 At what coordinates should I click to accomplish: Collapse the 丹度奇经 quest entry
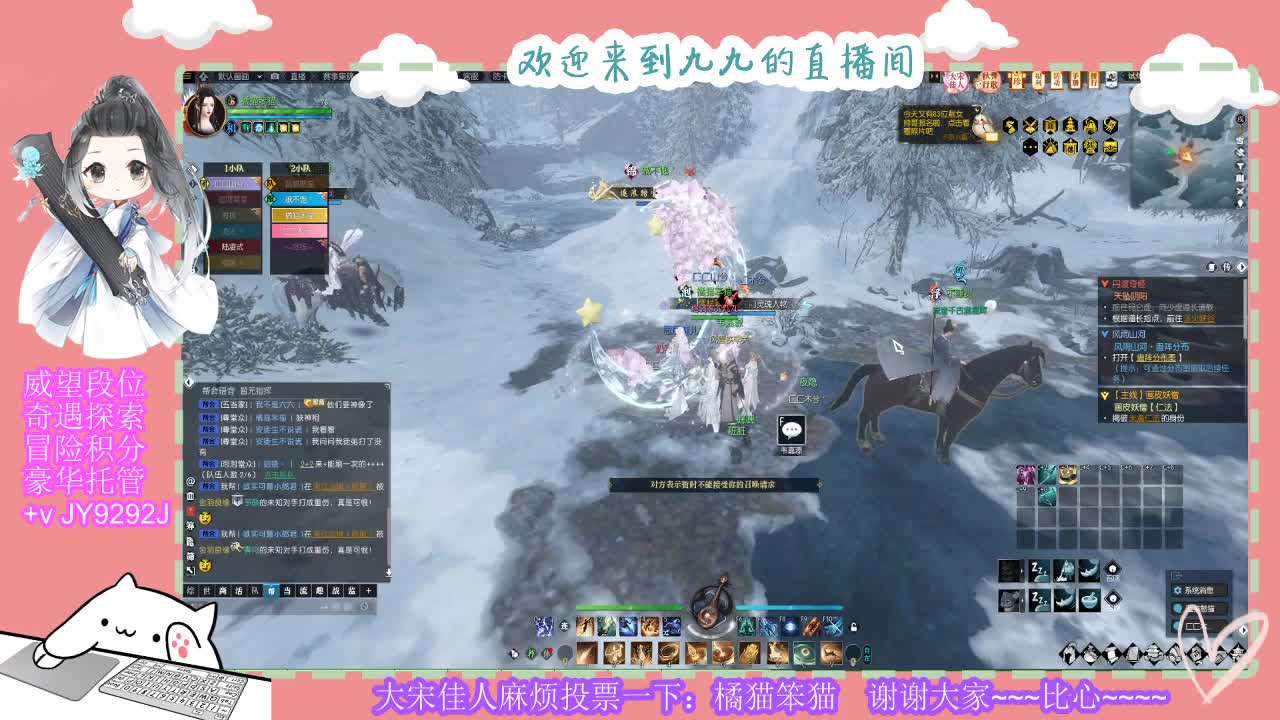click(x=1104, y=283)
